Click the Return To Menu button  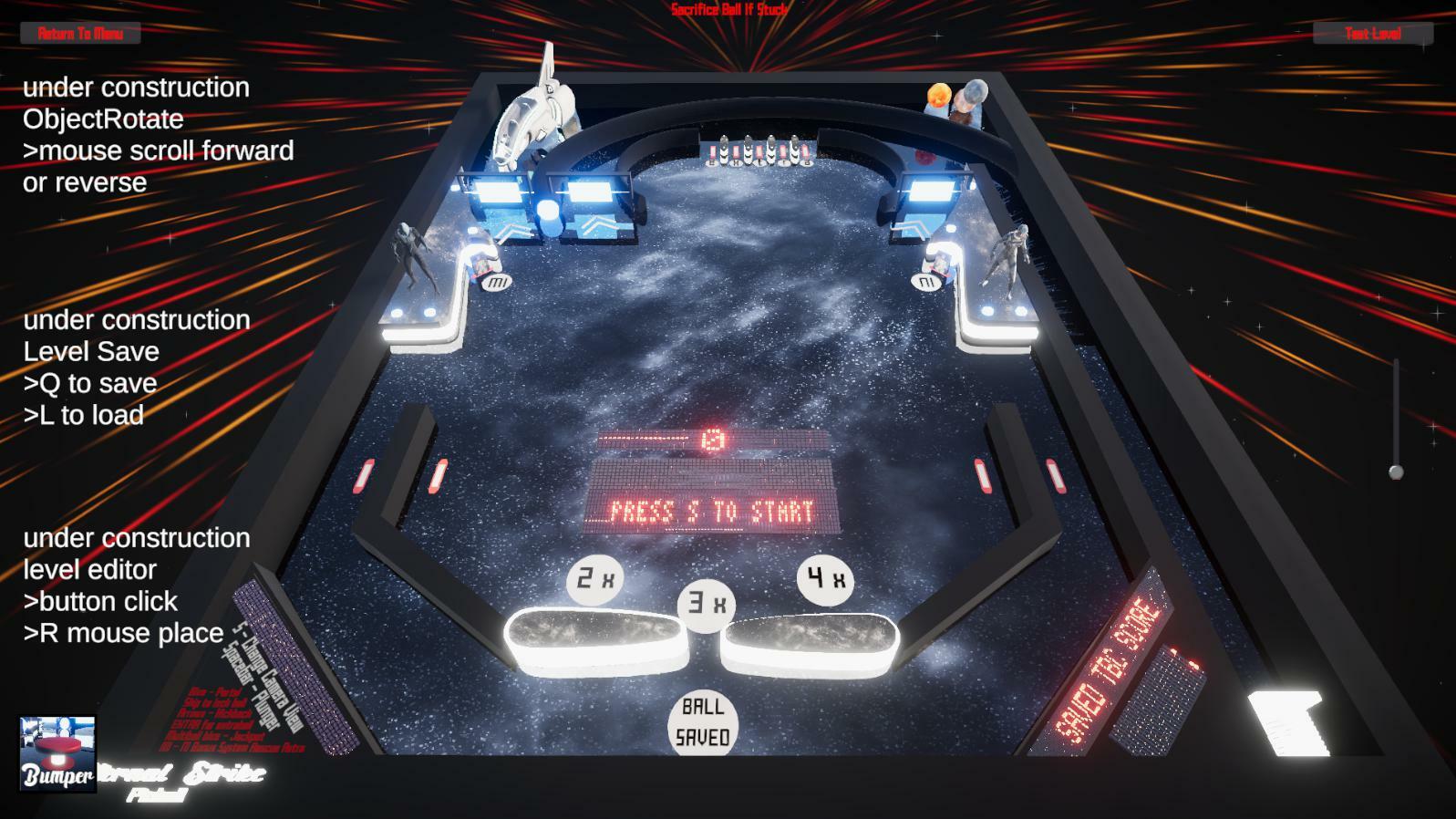80,35
